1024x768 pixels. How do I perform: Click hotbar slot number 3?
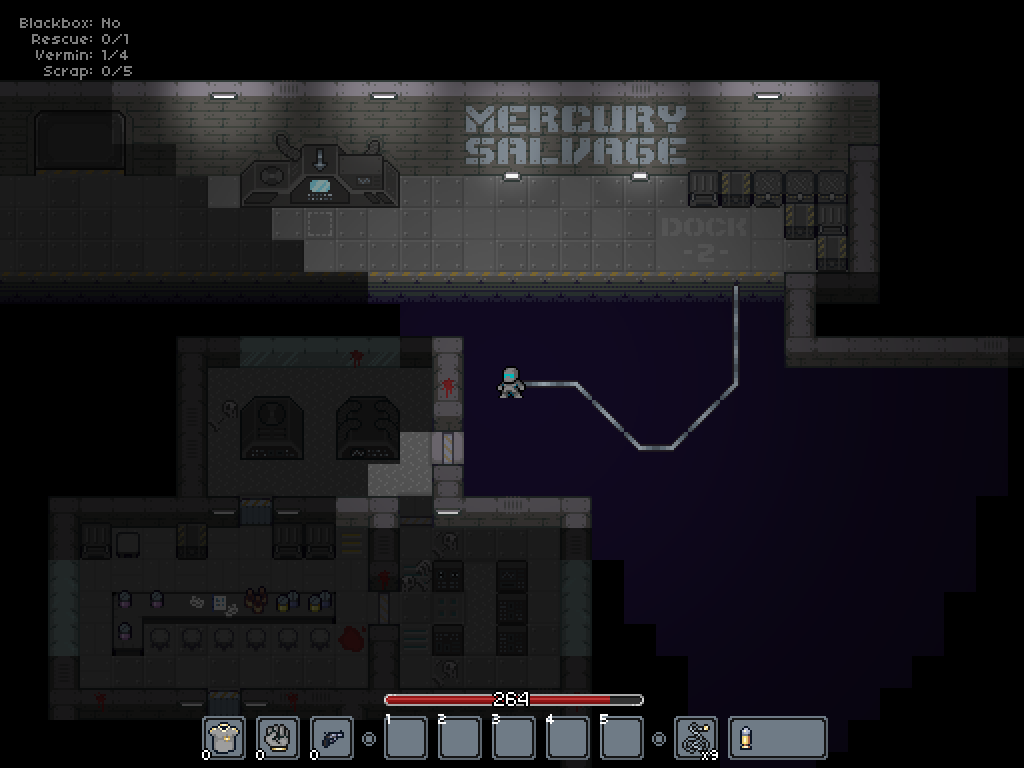tap(514, 738)
